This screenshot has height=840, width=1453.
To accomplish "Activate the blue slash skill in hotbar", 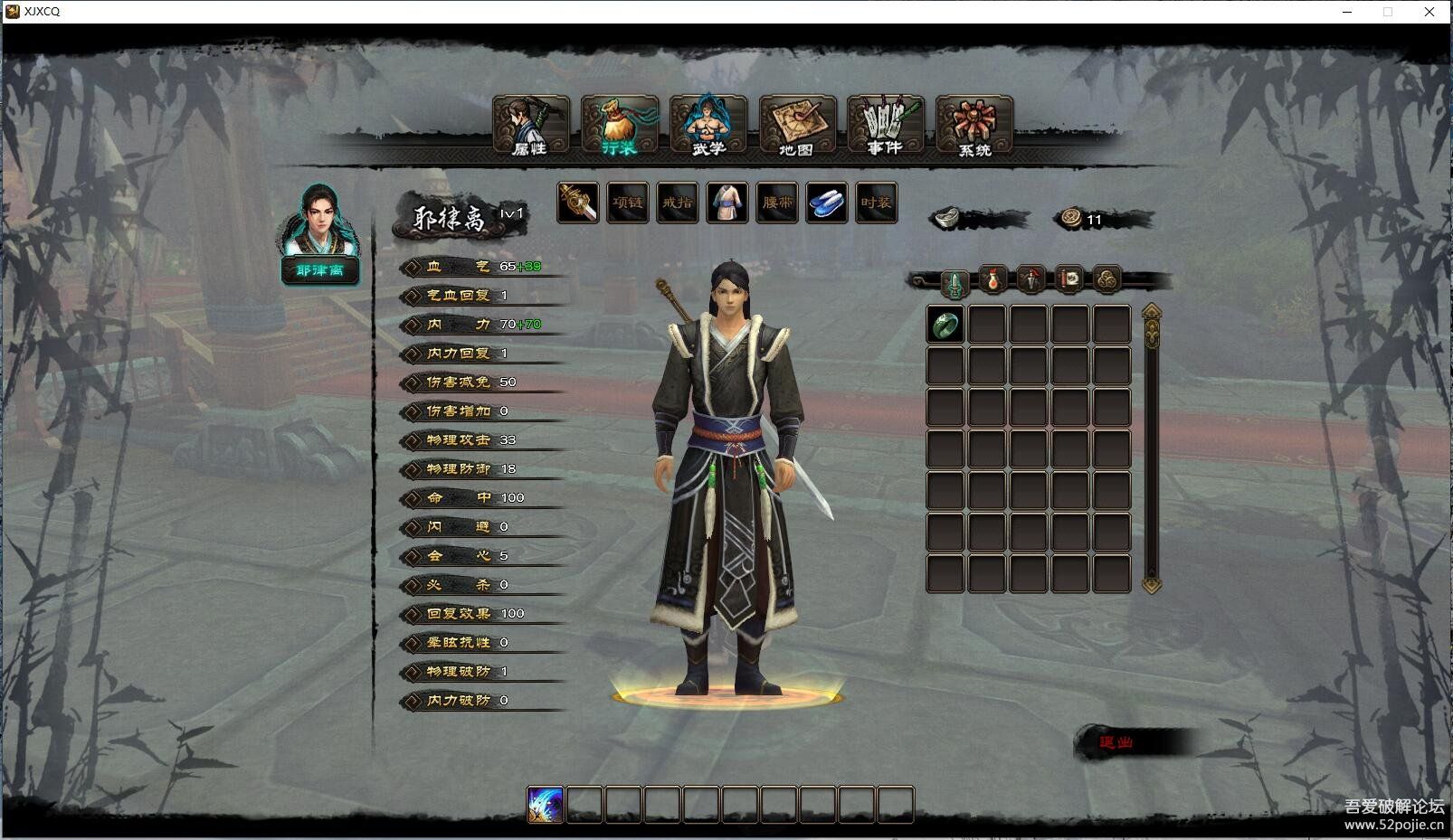I will [546, 805].
